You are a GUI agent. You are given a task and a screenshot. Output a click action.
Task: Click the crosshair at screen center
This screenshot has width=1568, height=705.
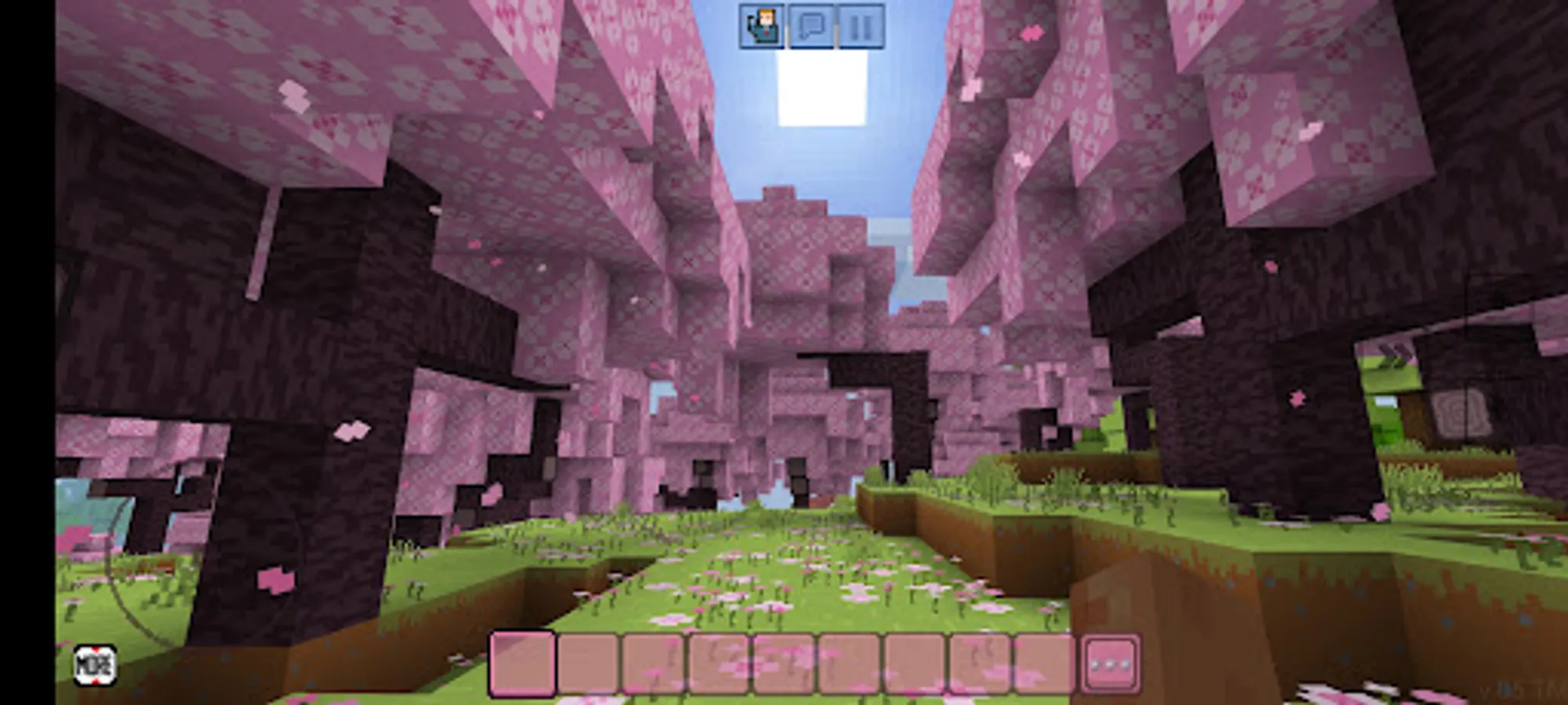[784, 352]
